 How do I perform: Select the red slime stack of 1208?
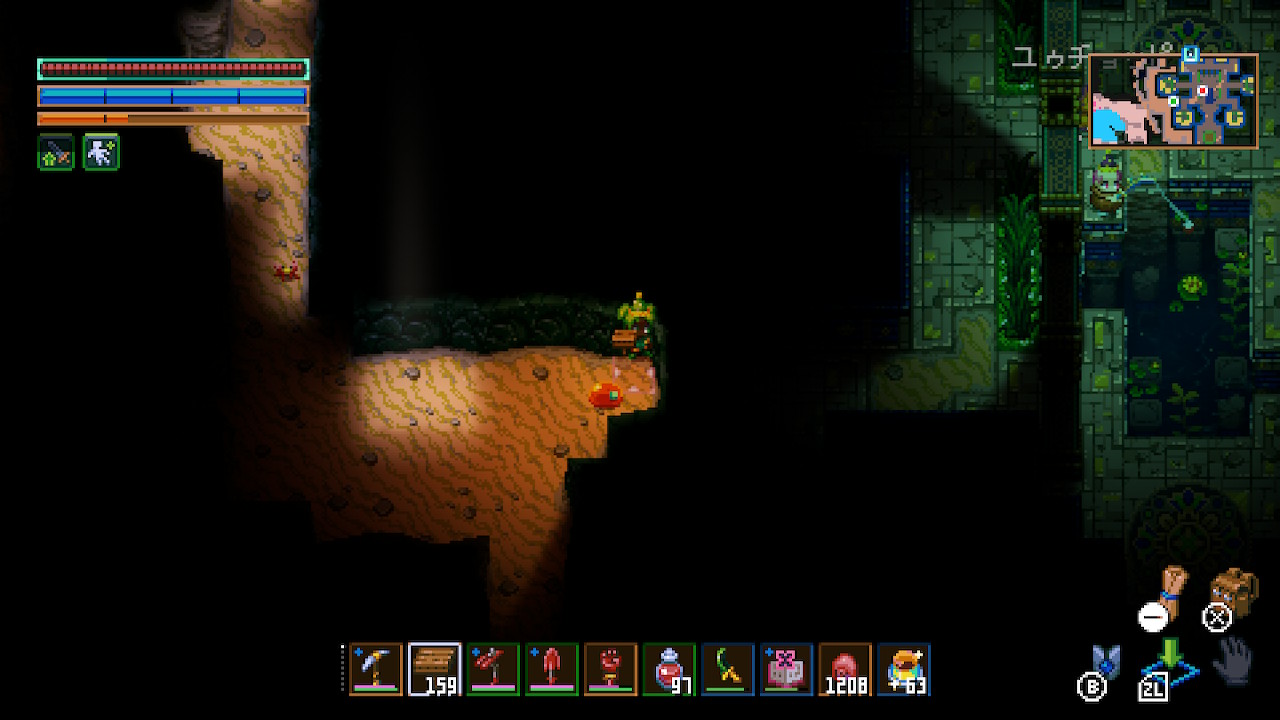point(845,668)
